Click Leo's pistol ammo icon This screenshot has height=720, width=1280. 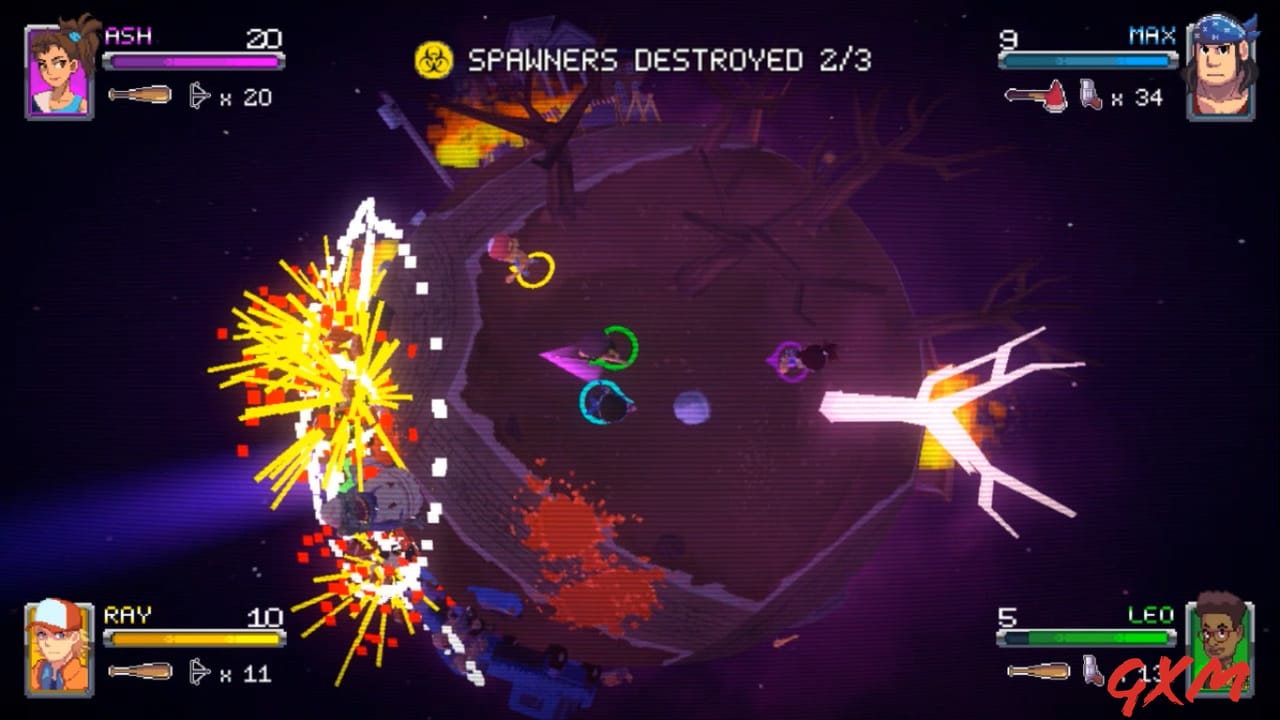click(x=1093, y=672)
